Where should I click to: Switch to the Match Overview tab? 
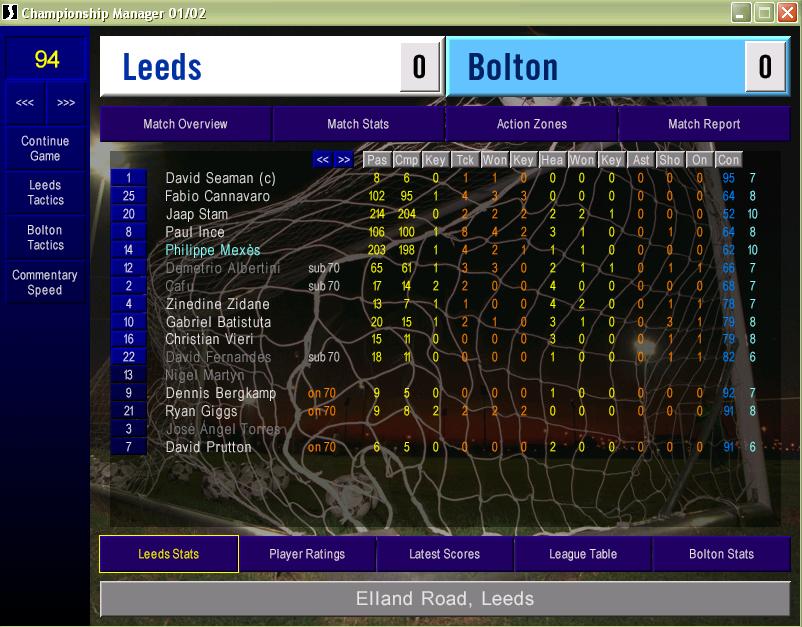(x=185, y=124)
